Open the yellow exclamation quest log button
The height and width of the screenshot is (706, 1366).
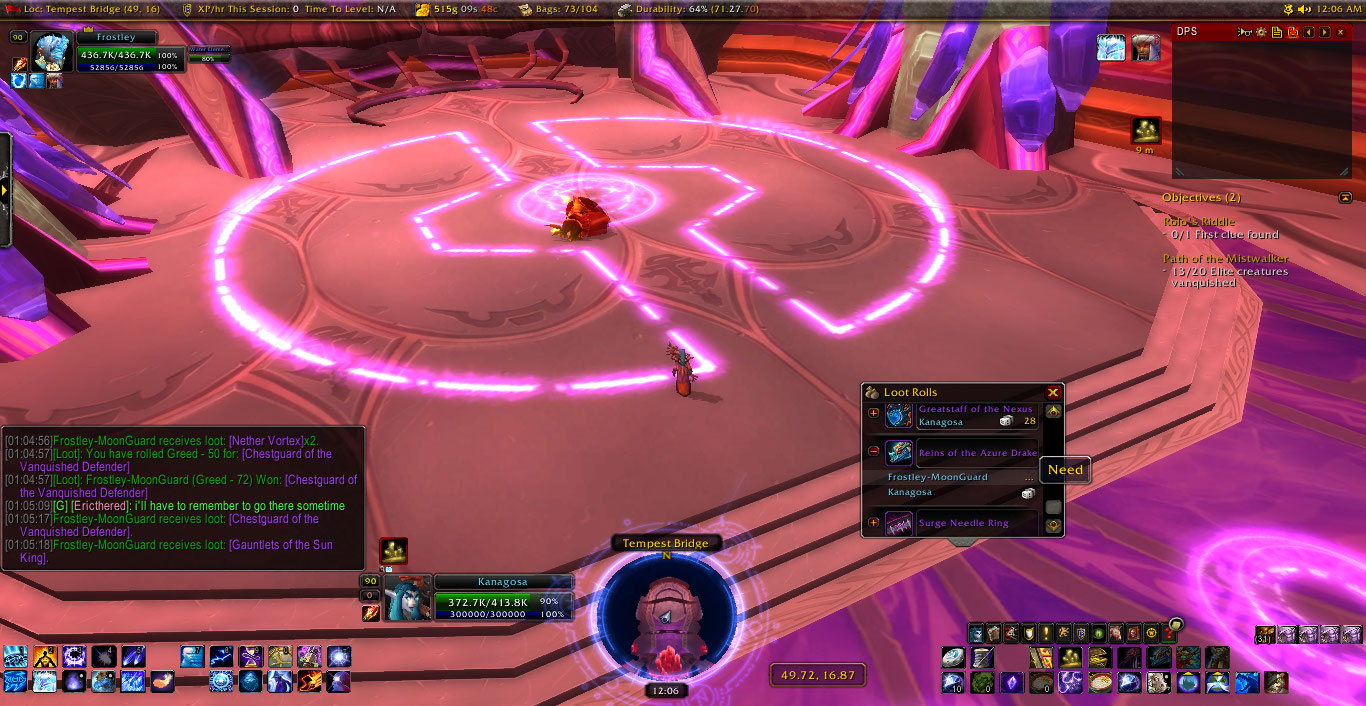(1044, 633)
